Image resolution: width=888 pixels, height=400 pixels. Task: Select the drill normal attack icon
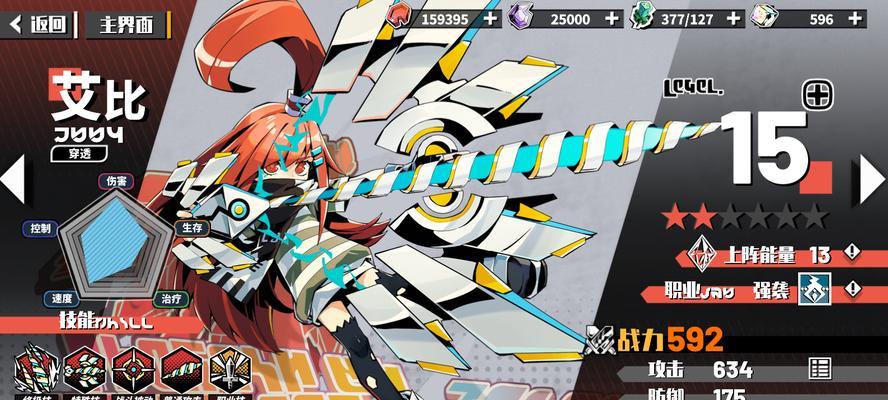[181, 369]
